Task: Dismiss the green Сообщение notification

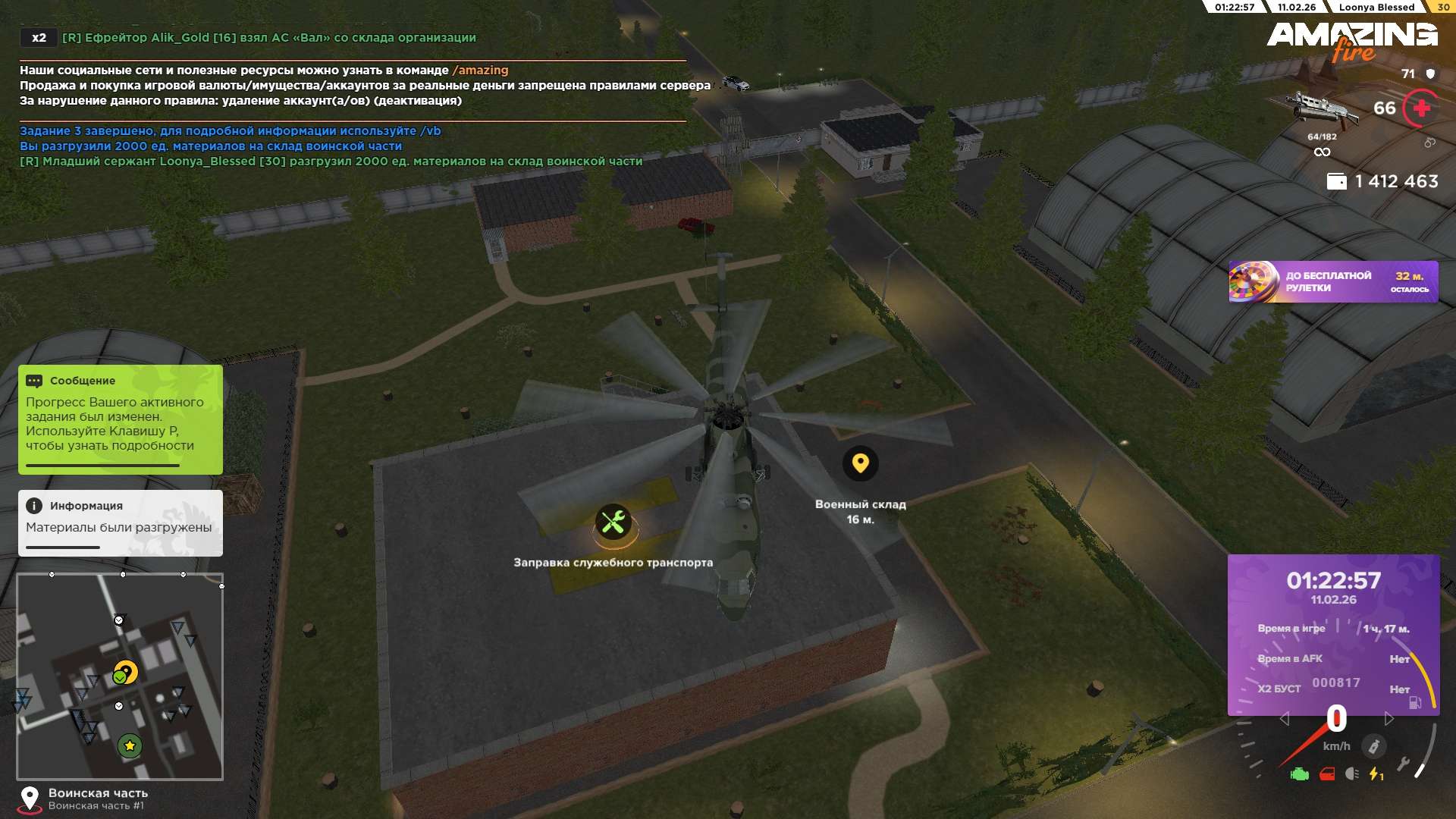Action: pyautogui.click(x=120, y=419)
